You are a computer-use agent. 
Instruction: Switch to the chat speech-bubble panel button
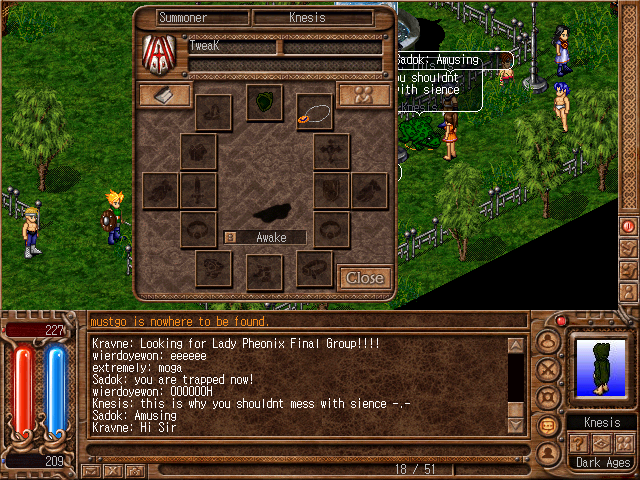coord(547,424)
